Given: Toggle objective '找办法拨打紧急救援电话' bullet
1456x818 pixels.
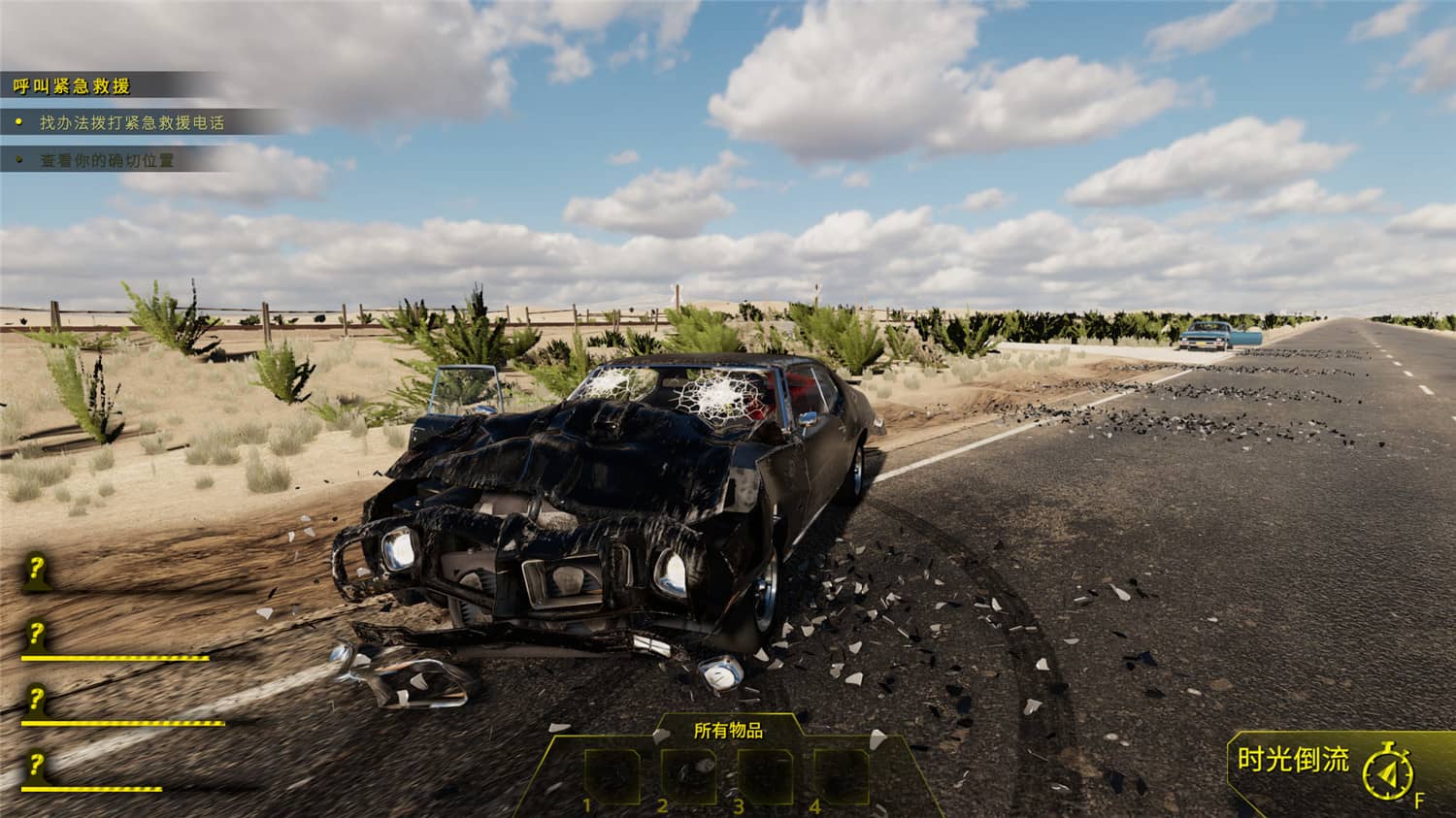Looking at the screenshot, I should pos(17,121).
